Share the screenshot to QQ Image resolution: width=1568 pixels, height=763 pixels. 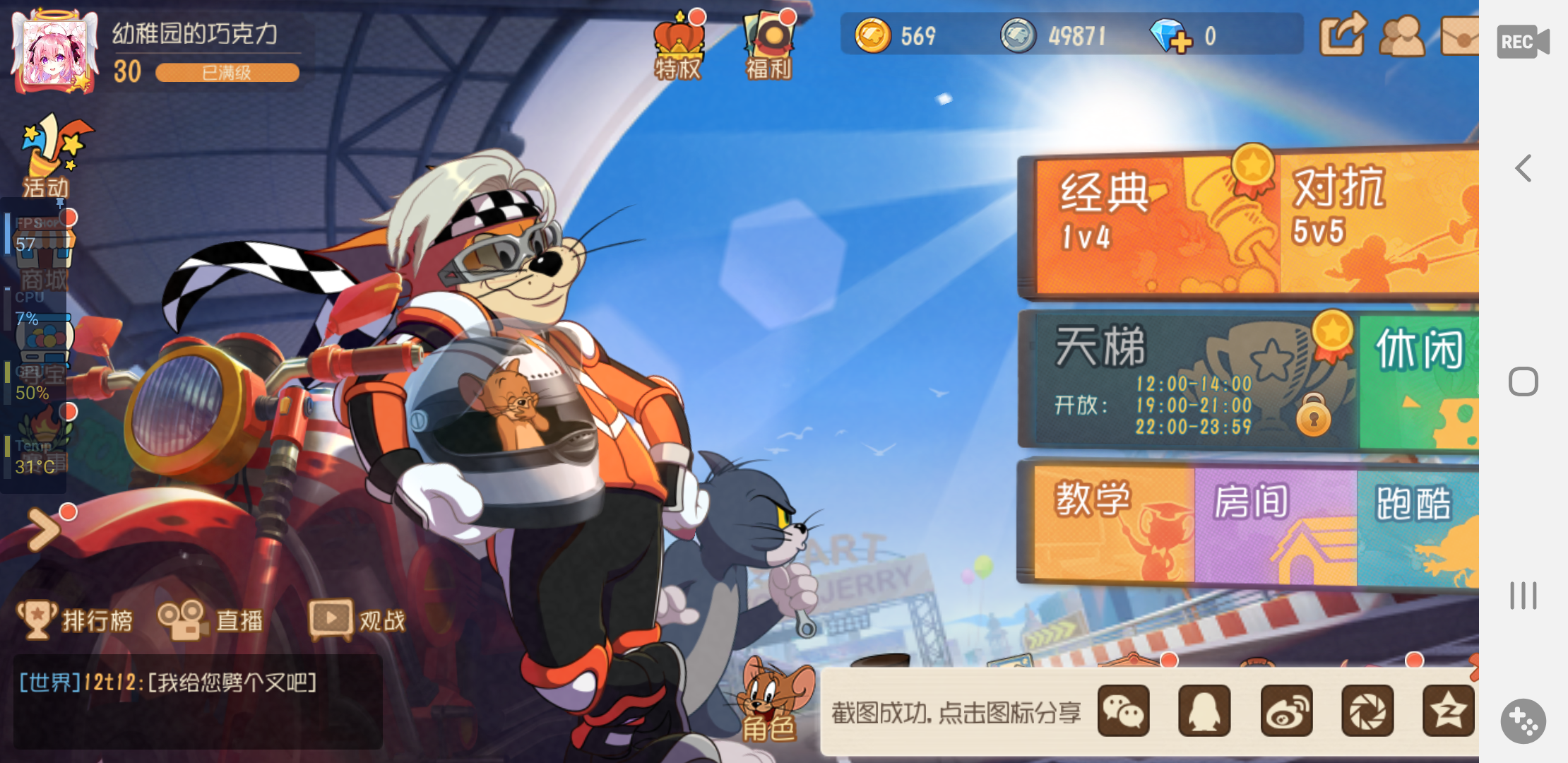coord(1204,711)
